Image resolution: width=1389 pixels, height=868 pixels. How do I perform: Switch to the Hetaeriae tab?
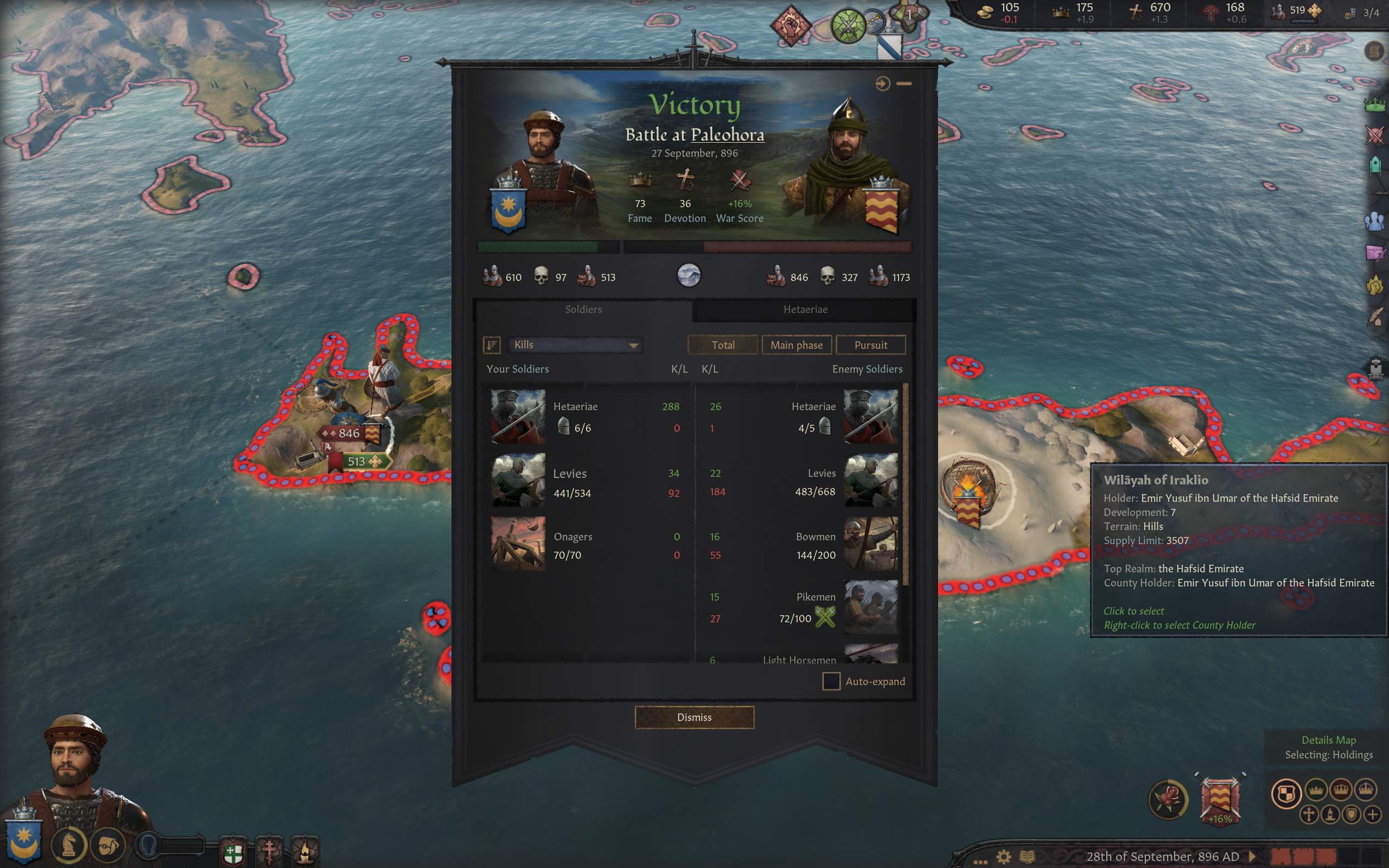(x=805, y=309)
